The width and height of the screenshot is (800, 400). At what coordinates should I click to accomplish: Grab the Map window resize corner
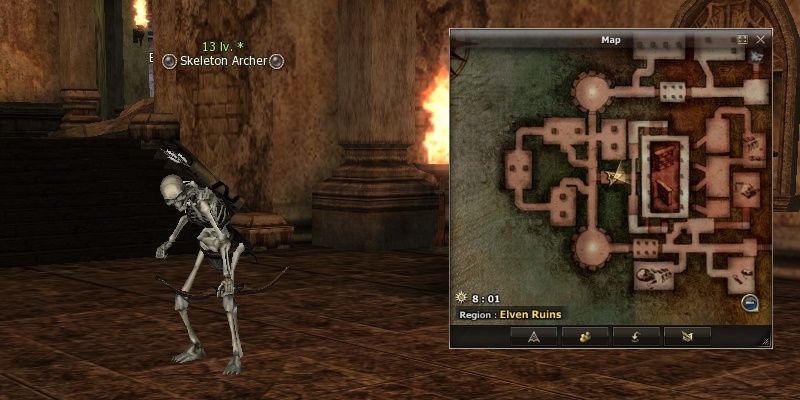click(766, 342)
